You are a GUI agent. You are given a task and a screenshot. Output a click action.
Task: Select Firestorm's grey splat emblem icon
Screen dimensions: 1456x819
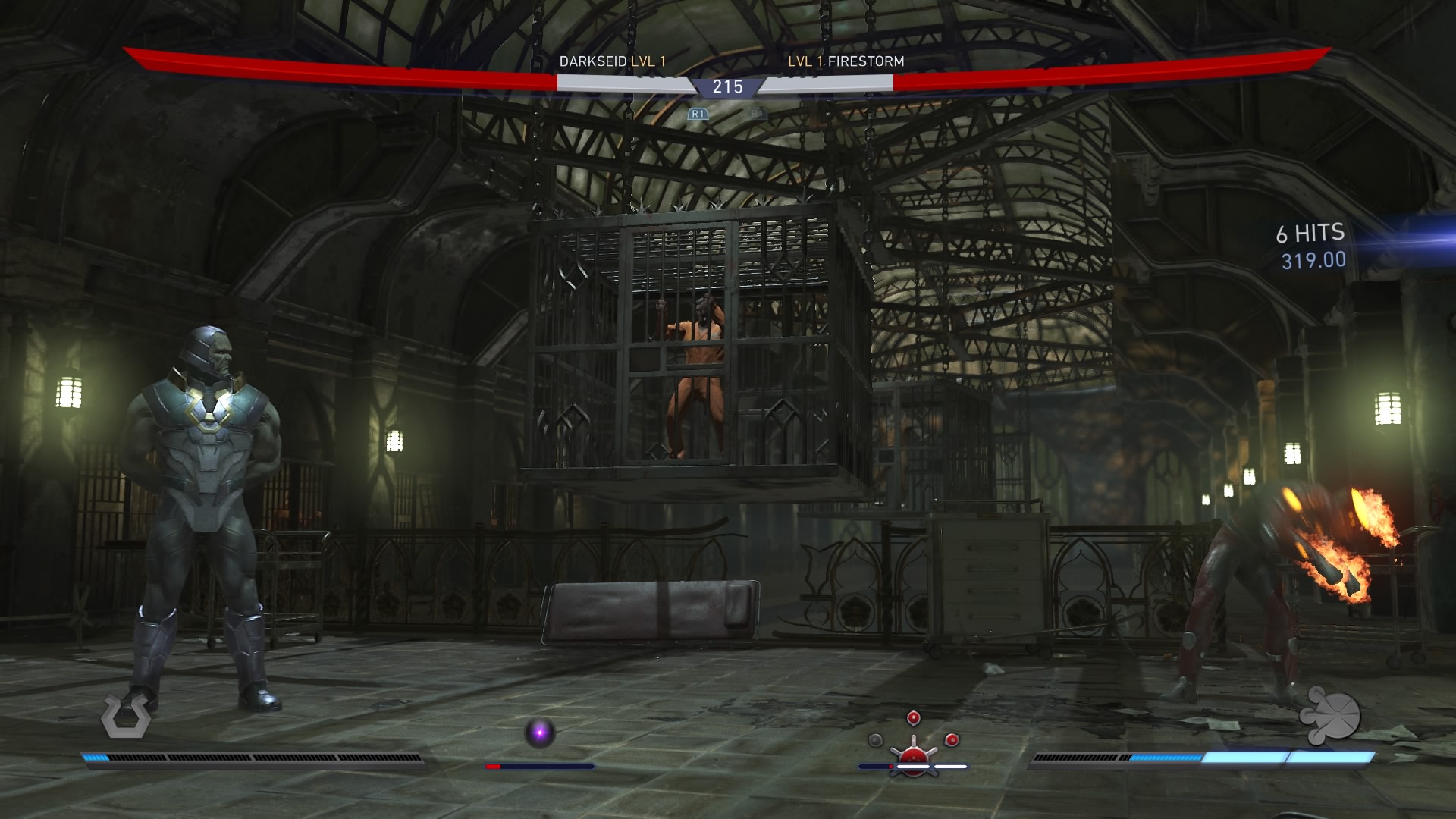coord(1331,714)
